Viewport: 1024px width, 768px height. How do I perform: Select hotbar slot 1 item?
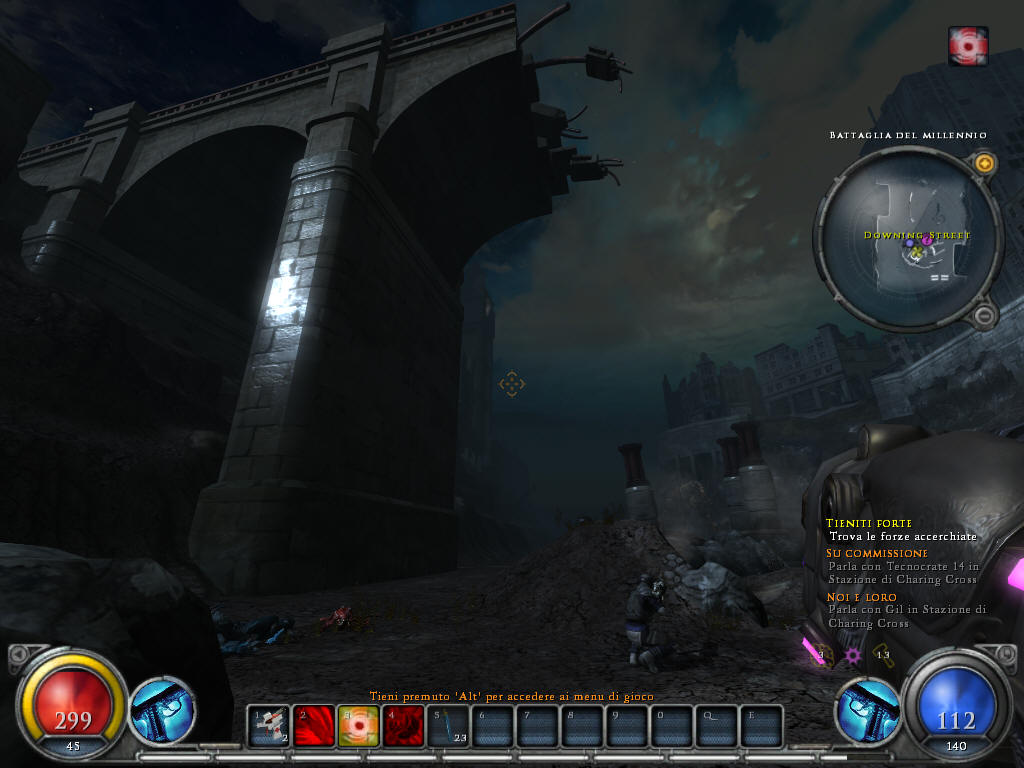[x=268, y=726]
